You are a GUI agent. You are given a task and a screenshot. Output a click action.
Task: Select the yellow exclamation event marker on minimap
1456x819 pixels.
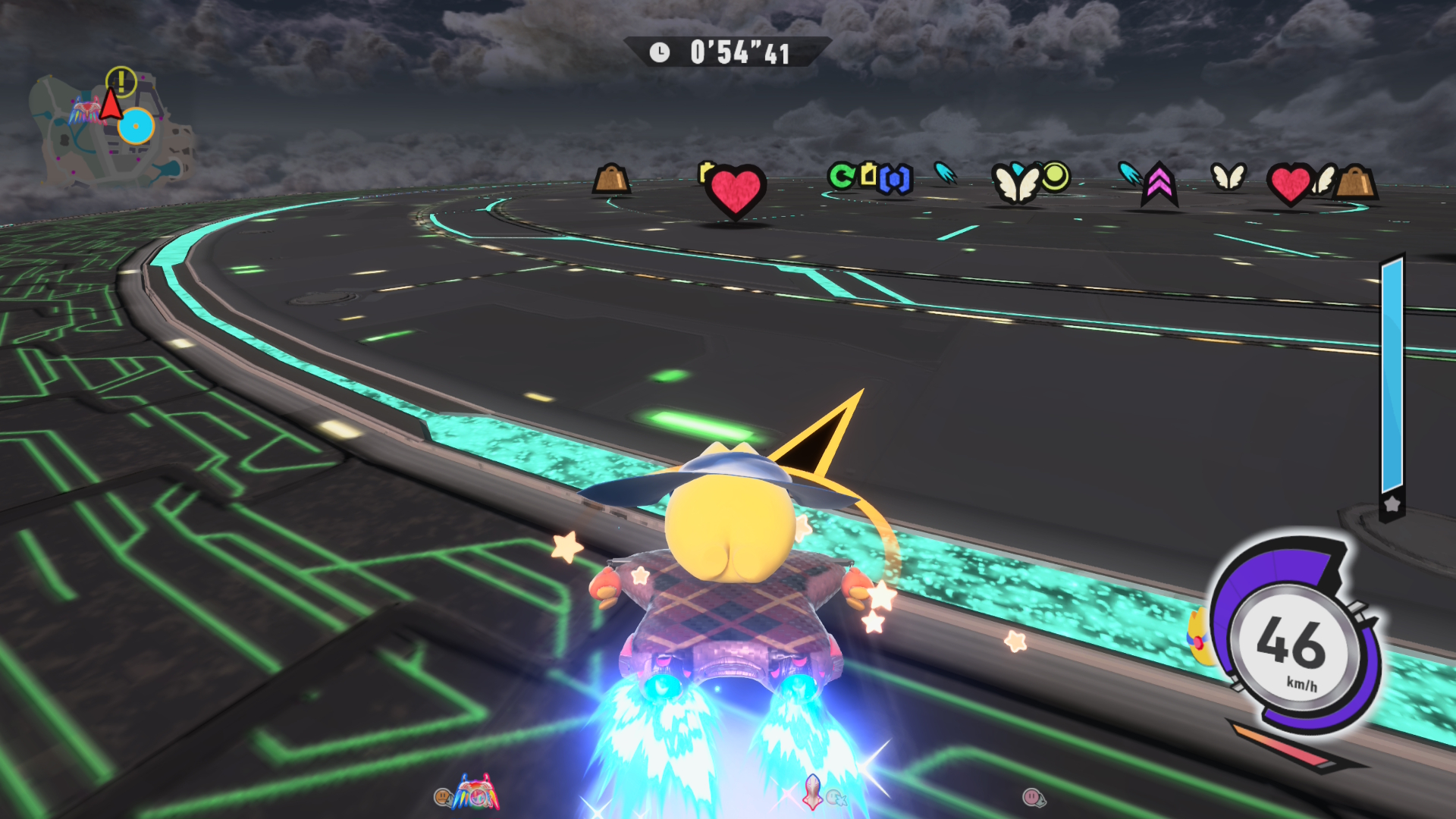pos(121,81)
